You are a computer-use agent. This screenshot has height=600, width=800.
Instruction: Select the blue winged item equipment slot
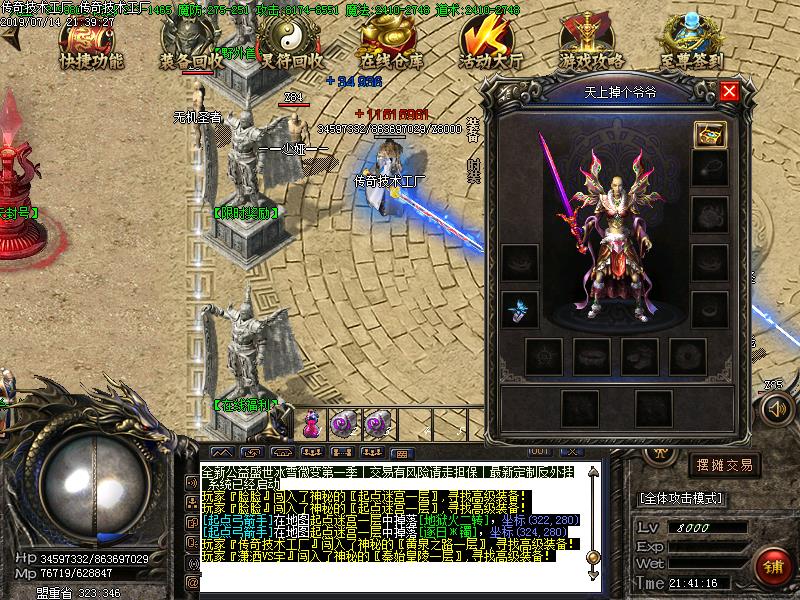click(x=519, y=309)
